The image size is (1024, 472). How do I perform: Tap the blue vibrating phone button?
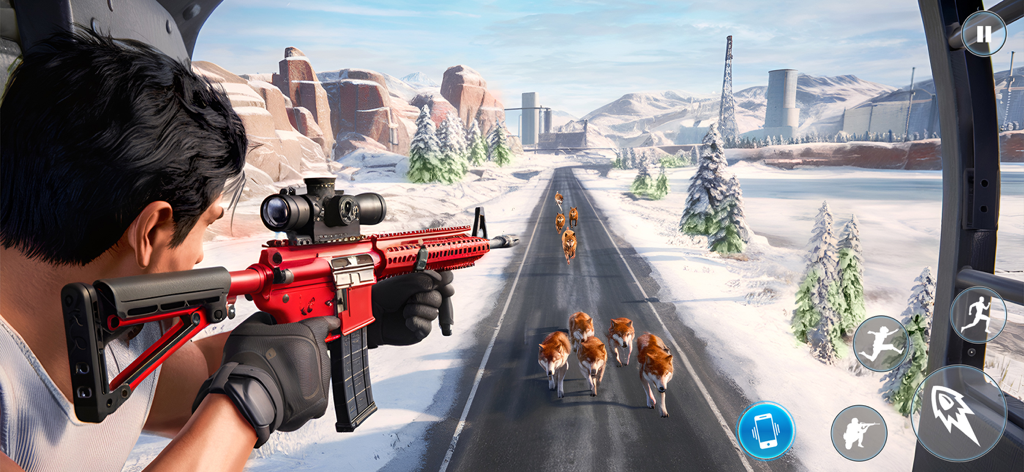(x=766, y=430)
